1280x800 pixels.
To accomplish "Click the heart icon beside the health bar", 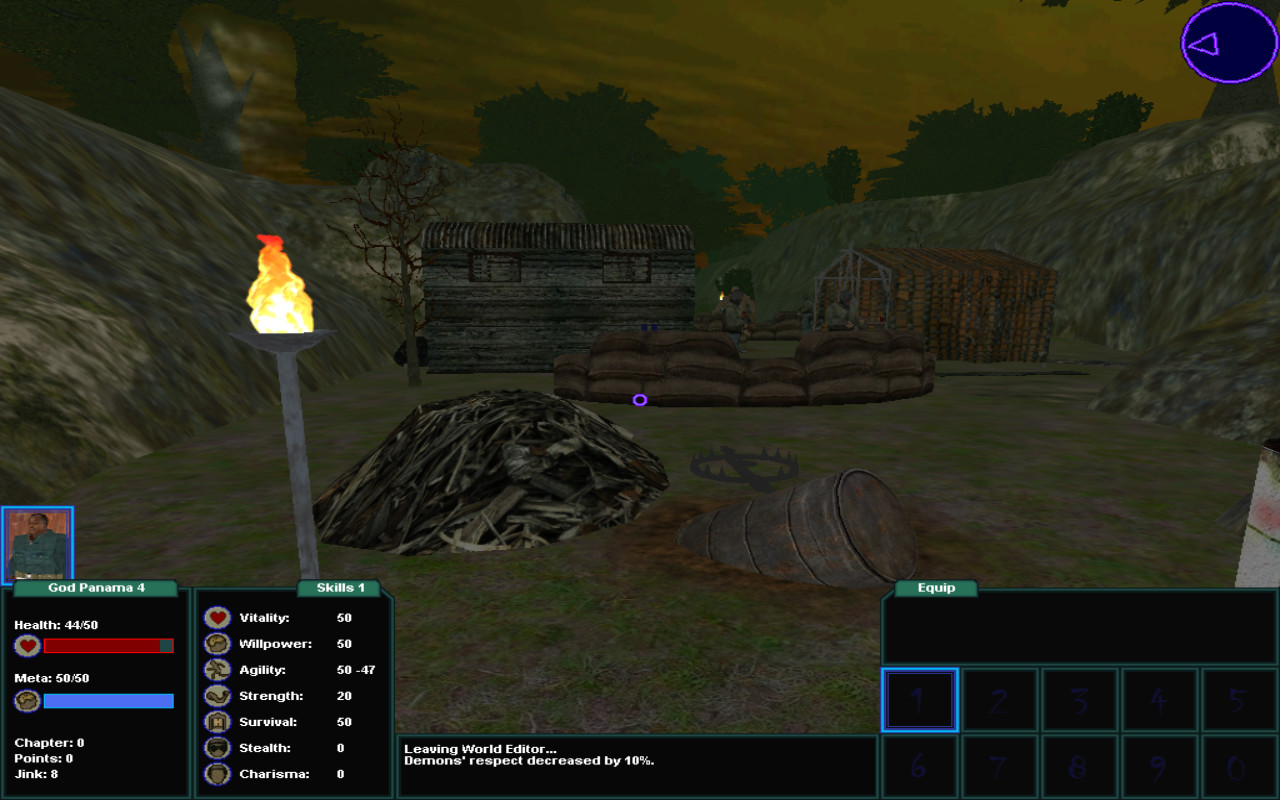I will [x=25, y=645].
